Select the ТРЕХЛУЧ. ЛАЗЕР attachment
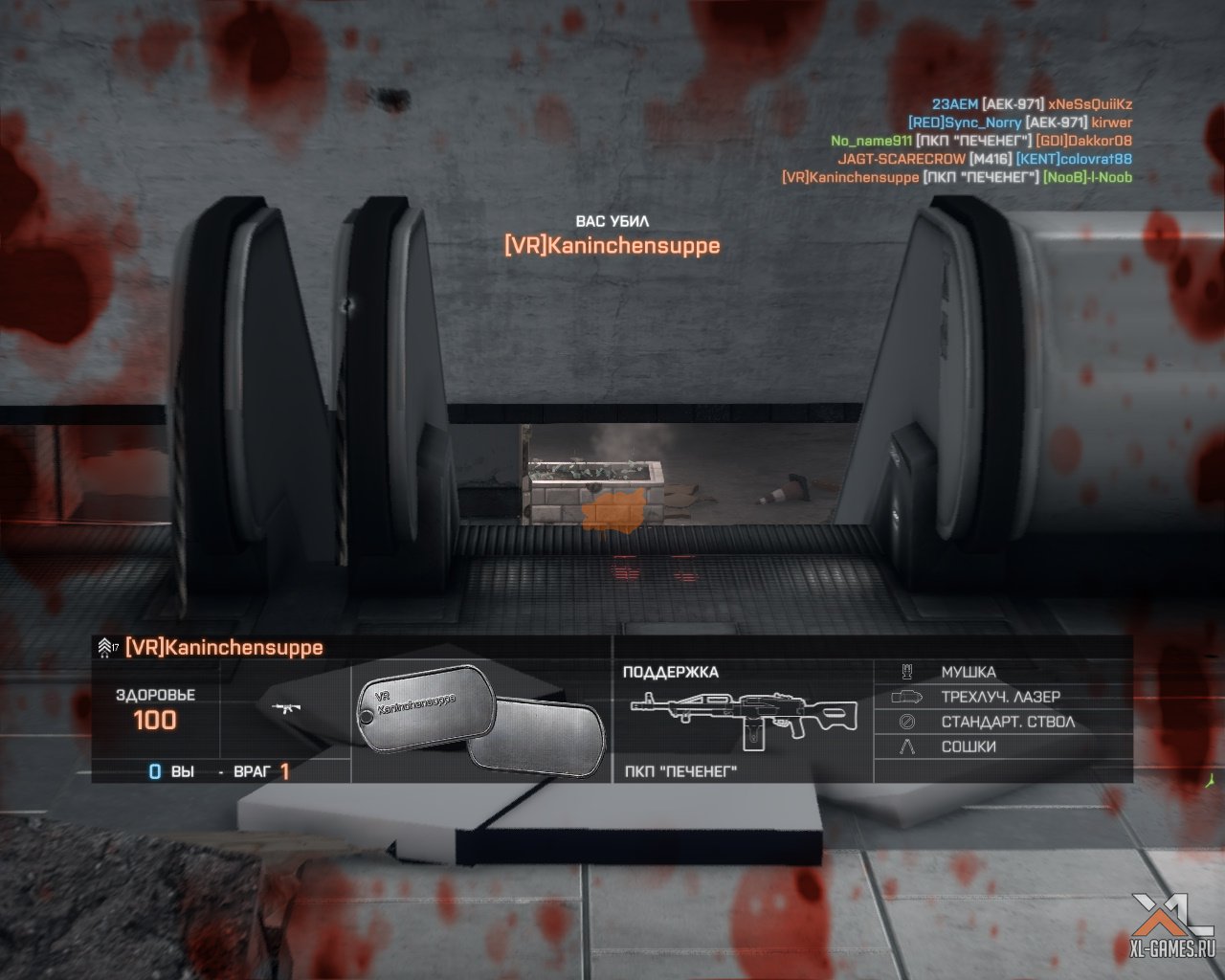The image size is (1225, 980). (1000, 697)
